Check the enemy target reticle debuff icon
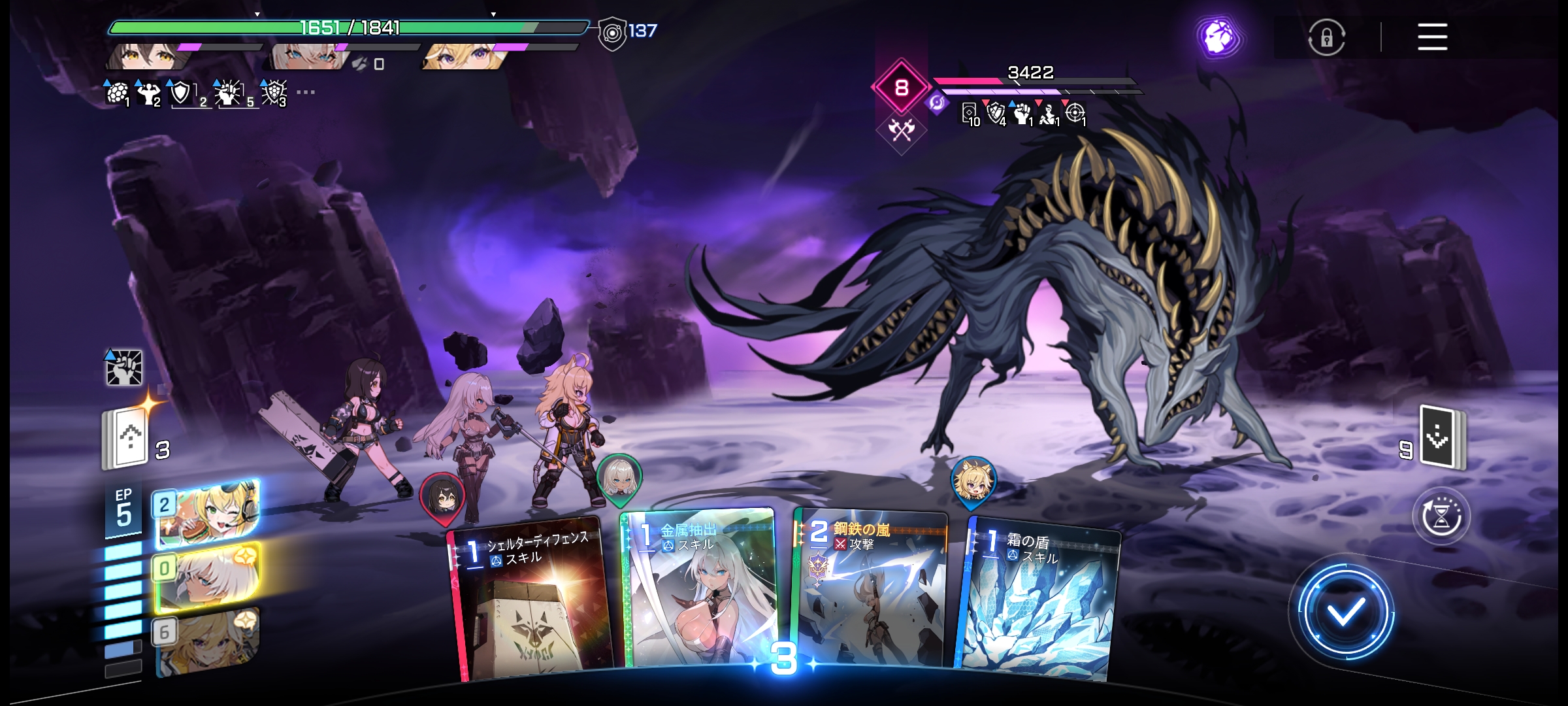1568x706 pixels. pyautogui.click(x=1075, y=114)
